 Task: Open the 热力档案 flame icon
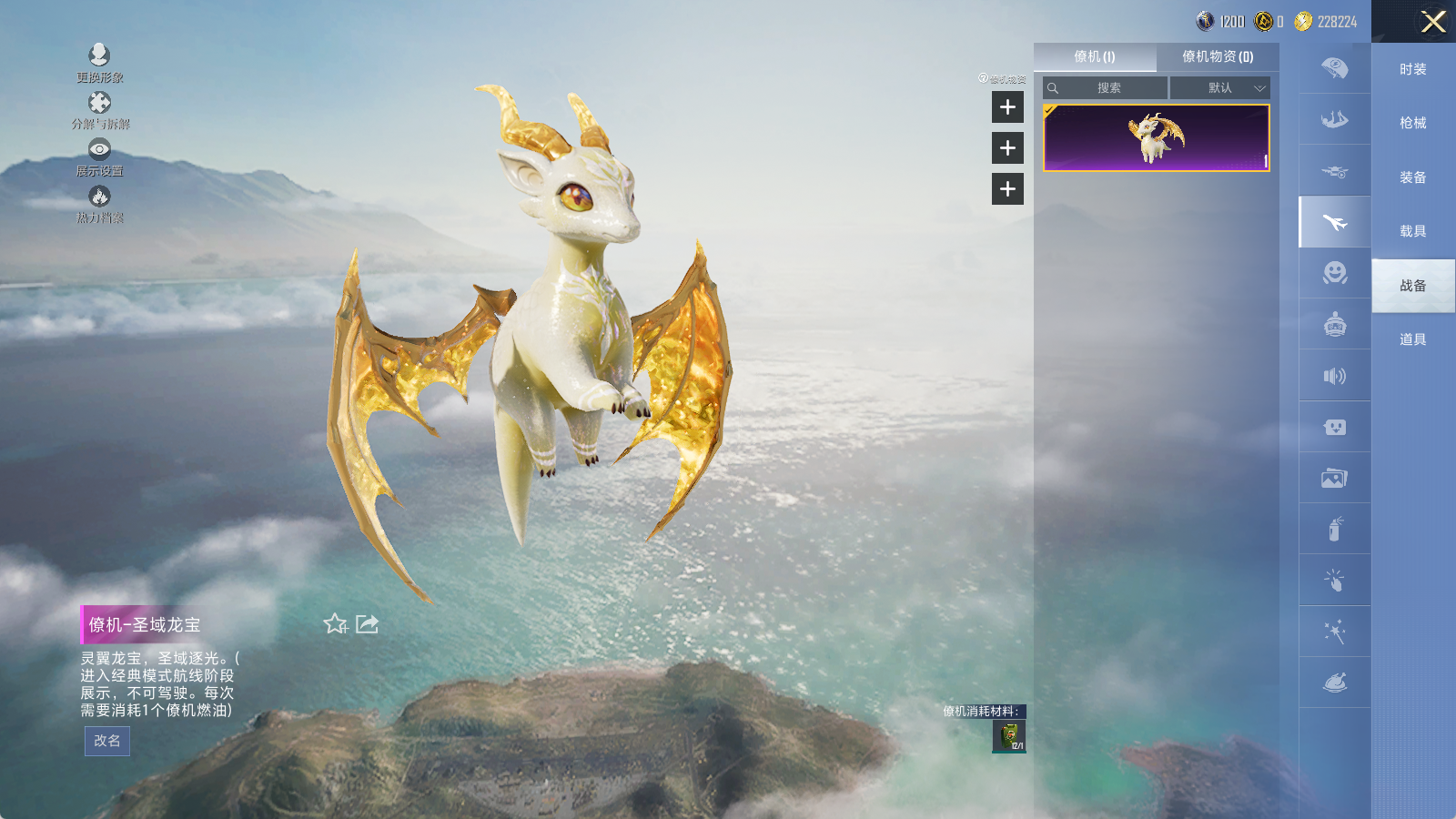tap(99, 202)
